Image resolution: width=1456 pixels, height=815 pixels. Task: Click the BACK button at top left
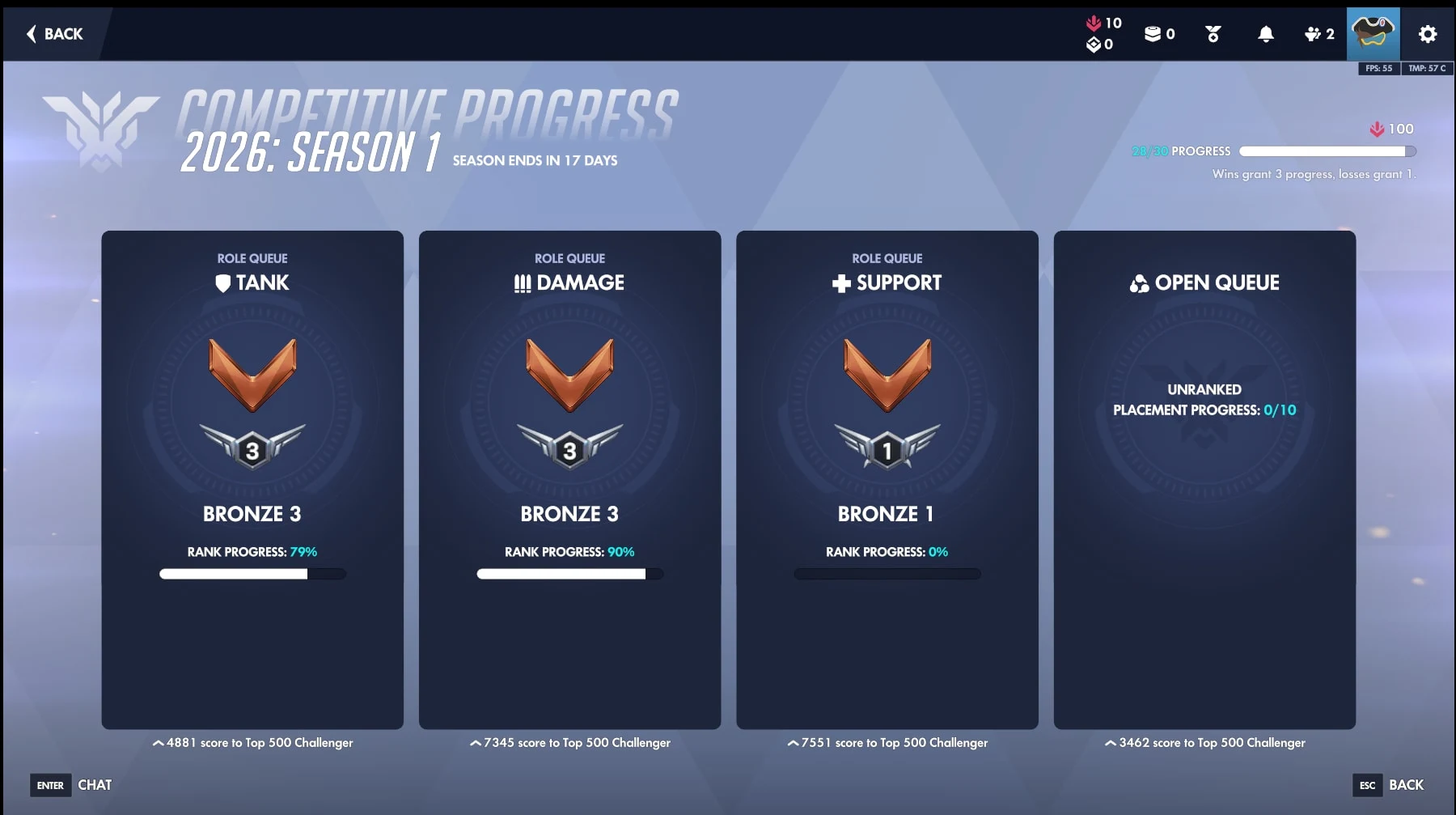click(54, 34)
